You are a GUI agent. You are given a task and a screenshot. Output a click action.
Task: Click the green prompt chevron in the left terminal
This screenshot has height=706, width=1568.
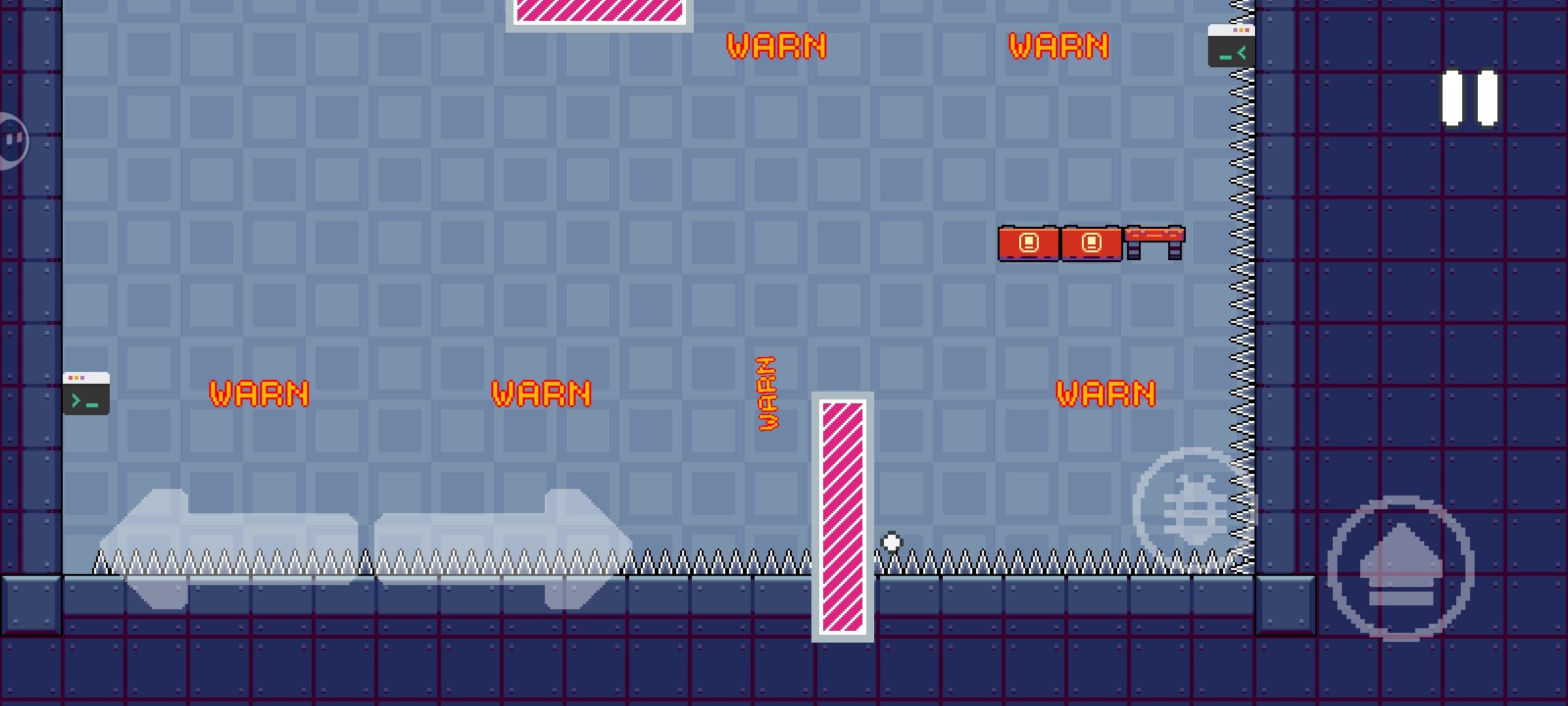(x=76, y=400)
